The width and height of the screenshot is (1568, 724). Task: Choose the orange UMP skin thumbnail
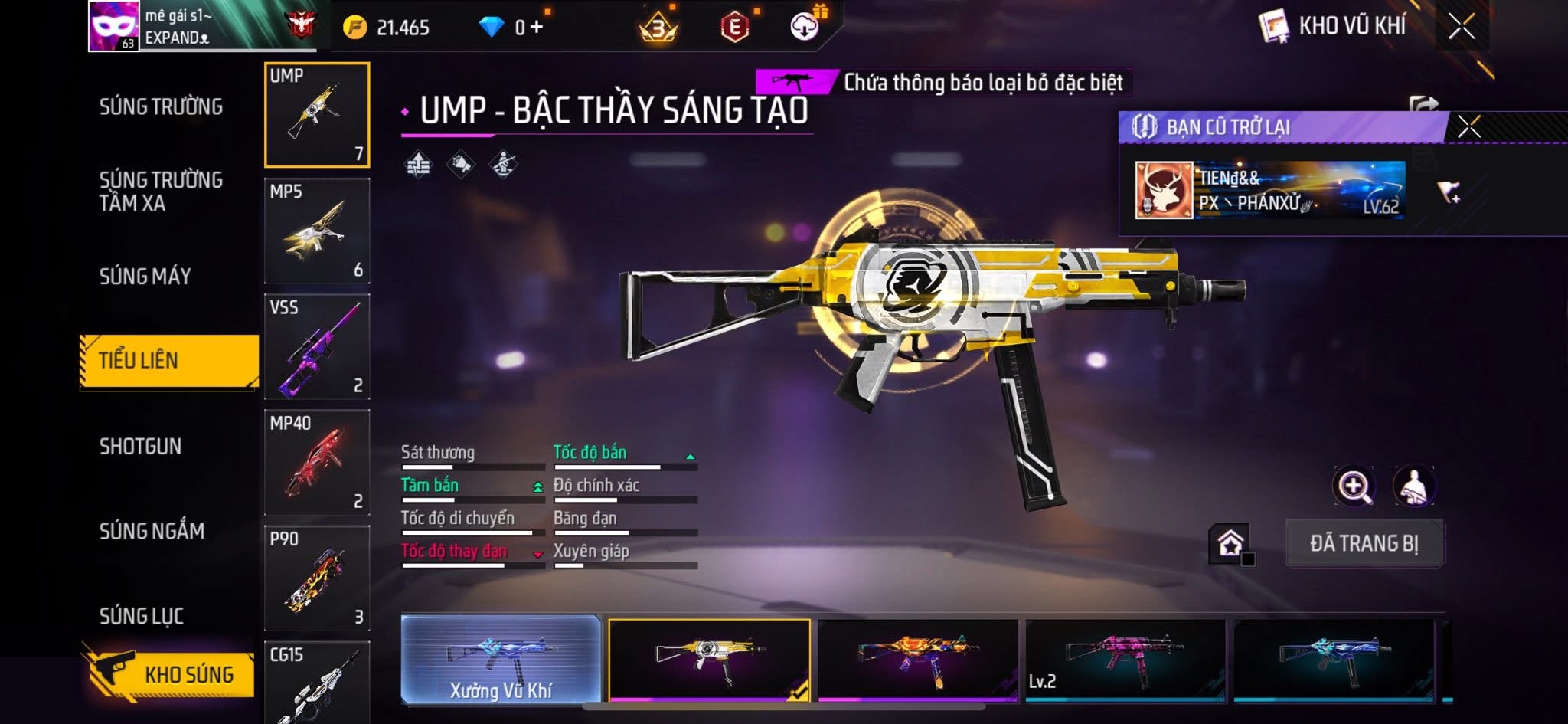click(917, 660)
